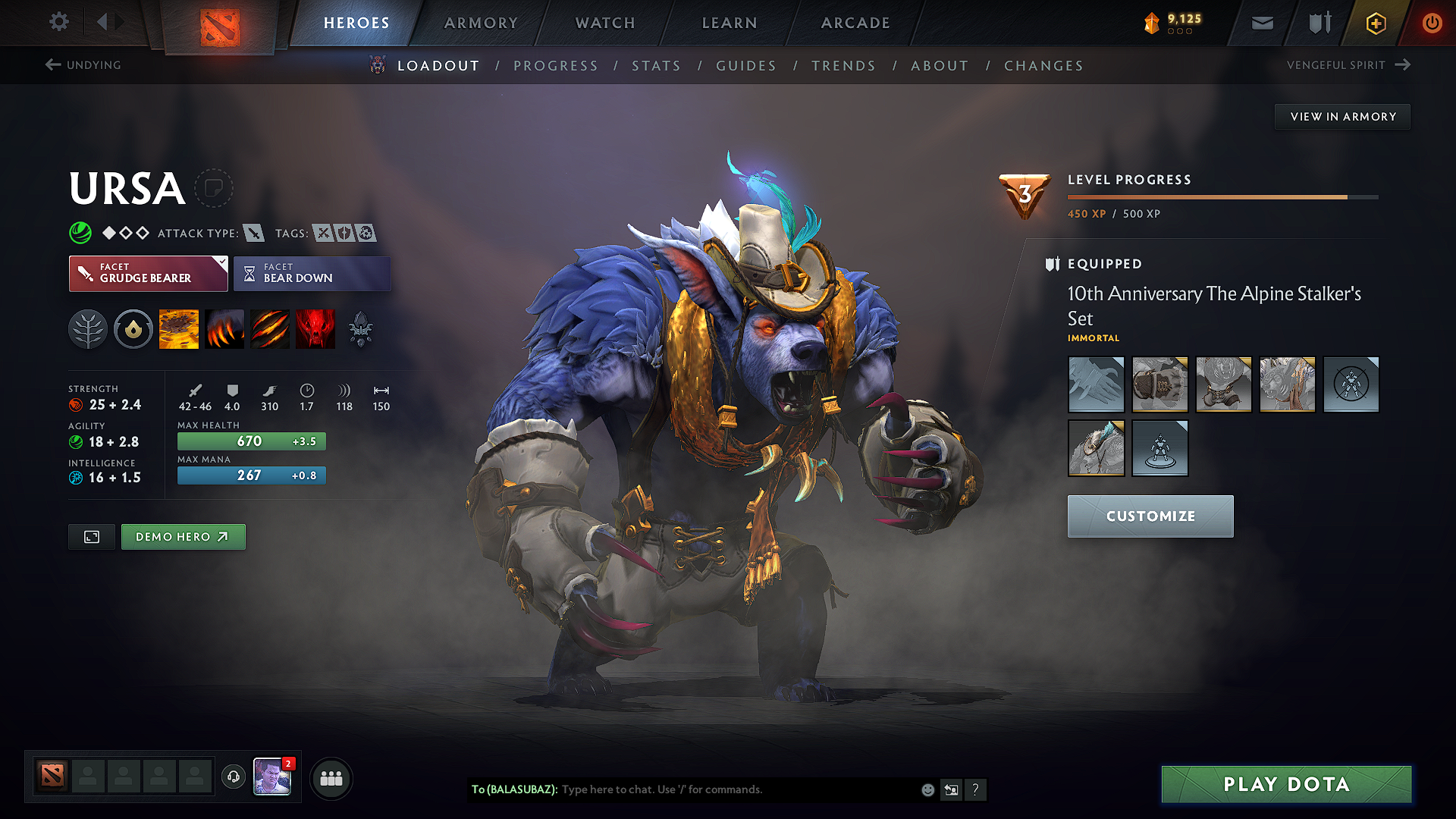Switch to the STATS tab
Viewport: 1456px width, 819px height.
pyautogui.click(x=656, y=66)
